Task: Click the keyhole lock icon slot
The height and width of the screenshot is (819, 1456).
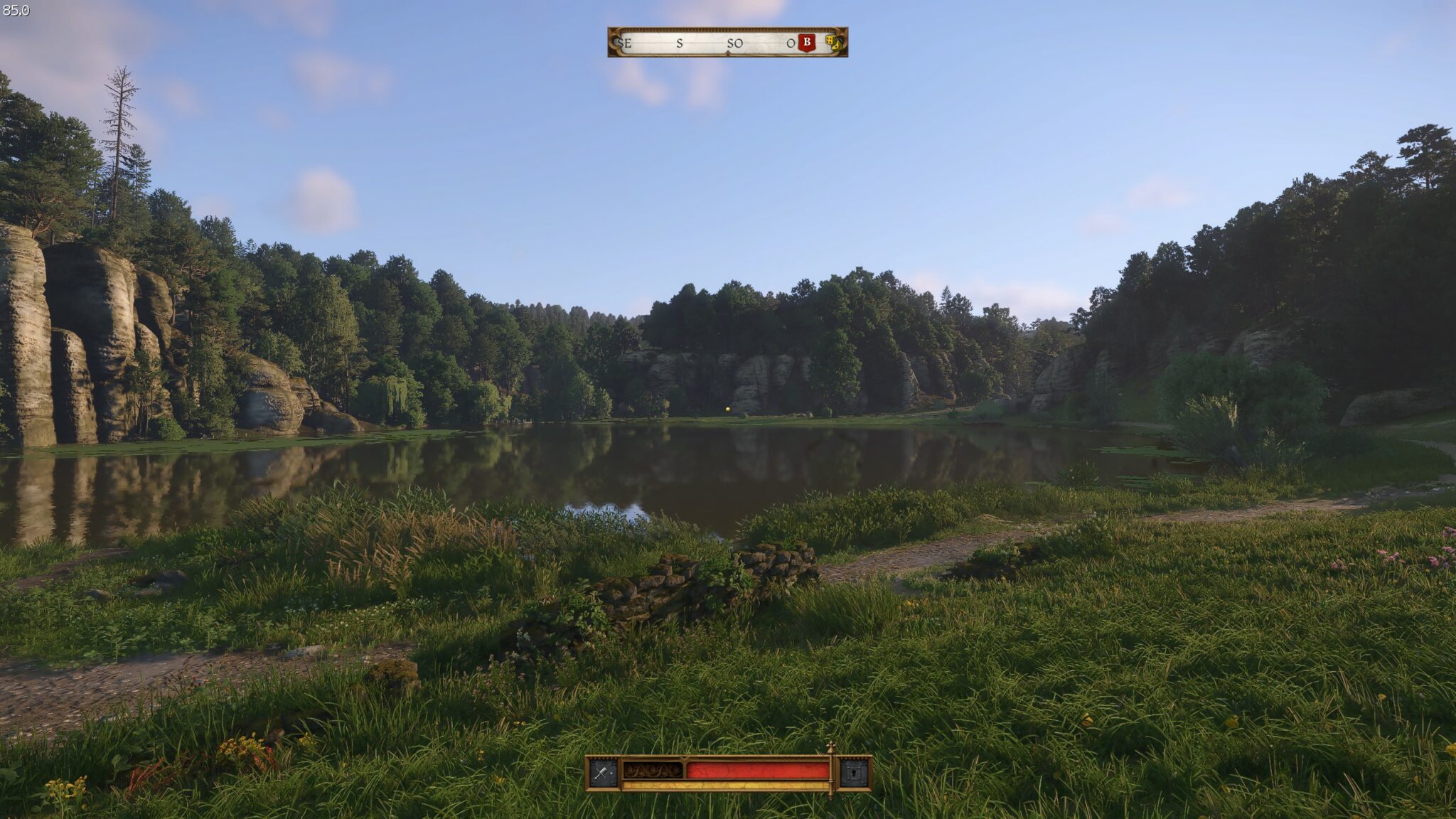Action: click(854, 773)
